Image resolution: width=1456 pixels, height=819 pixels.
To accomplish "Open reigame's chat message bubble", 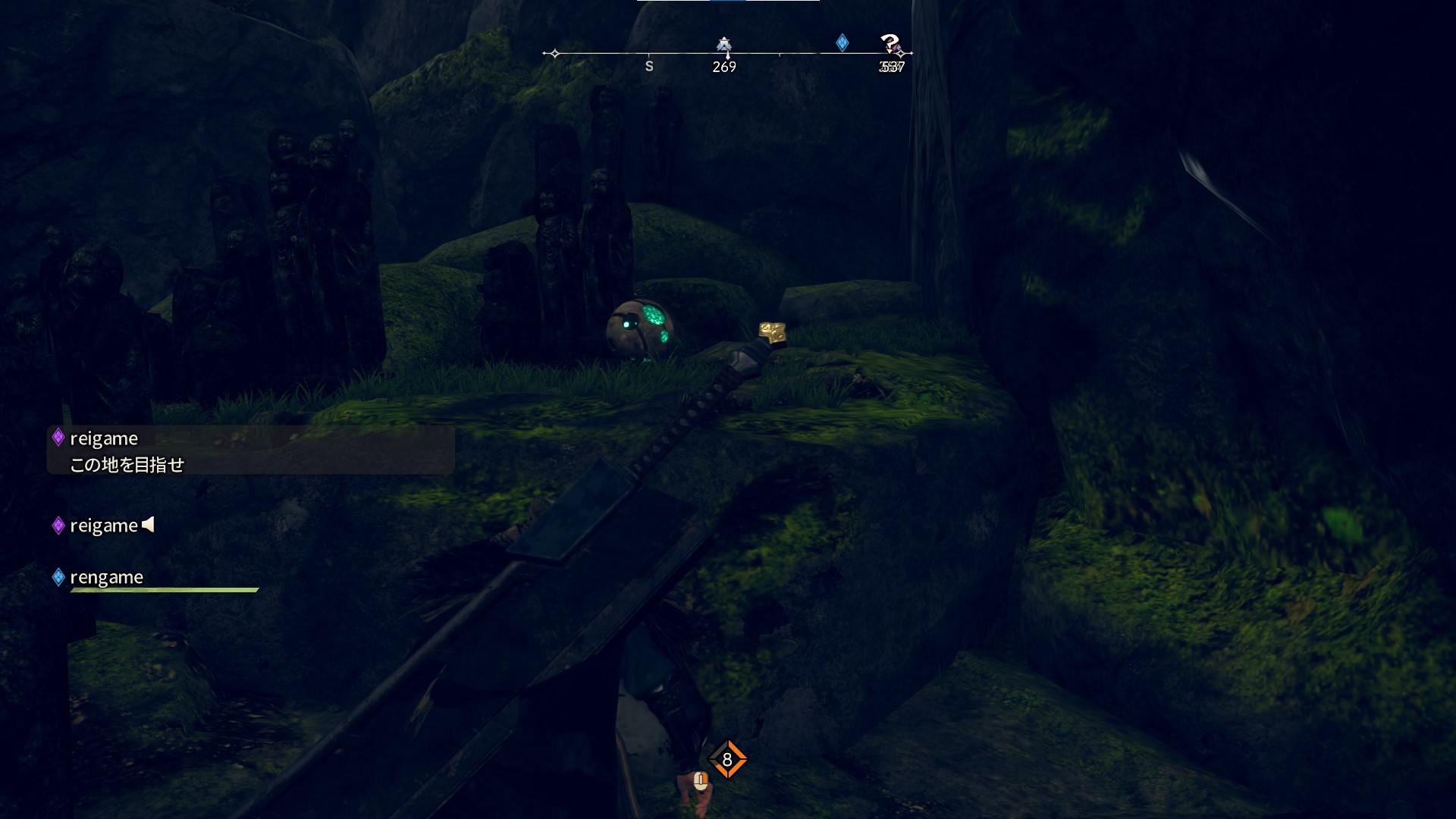I will pos(250,450).
